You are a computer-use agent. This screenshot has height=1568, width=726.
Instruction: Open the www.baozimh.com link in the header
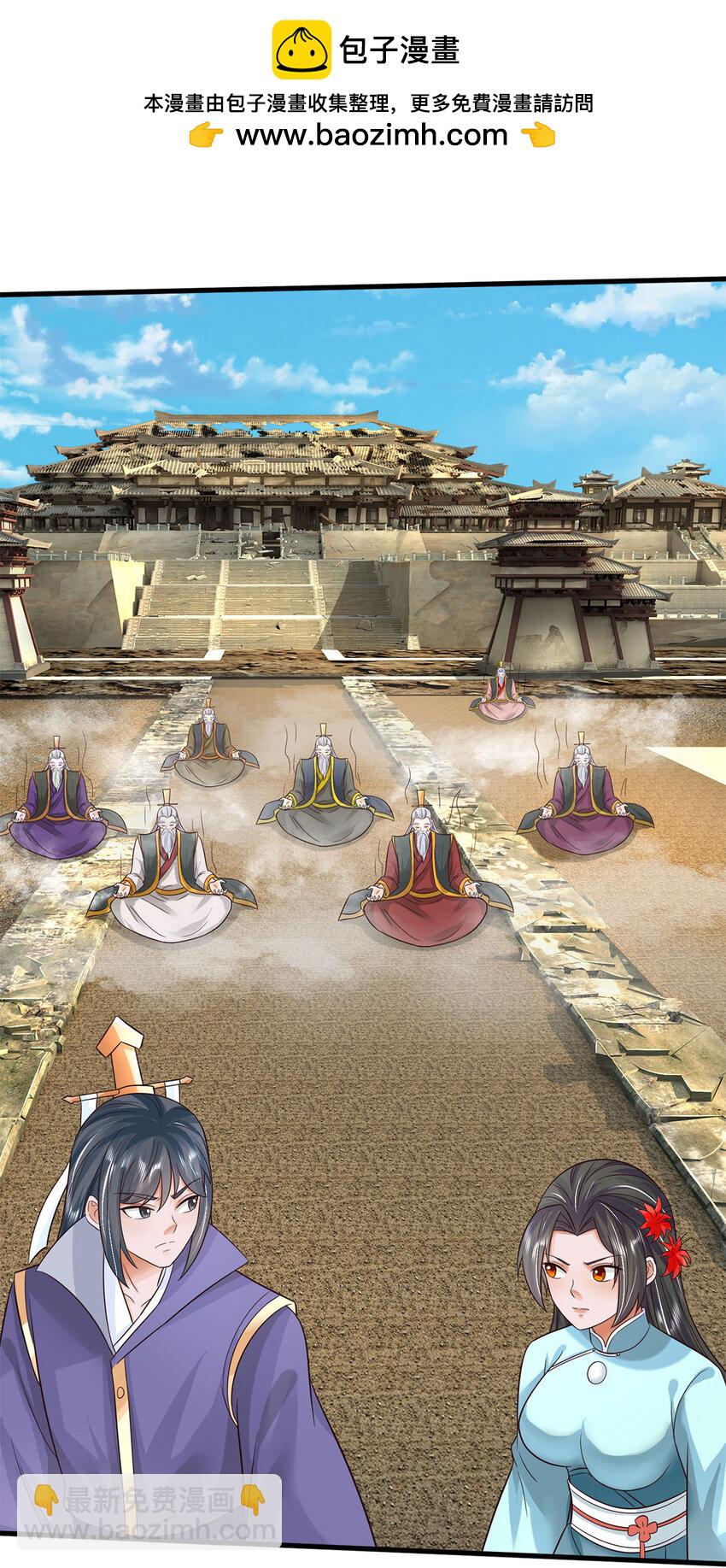tap(372, 135)
